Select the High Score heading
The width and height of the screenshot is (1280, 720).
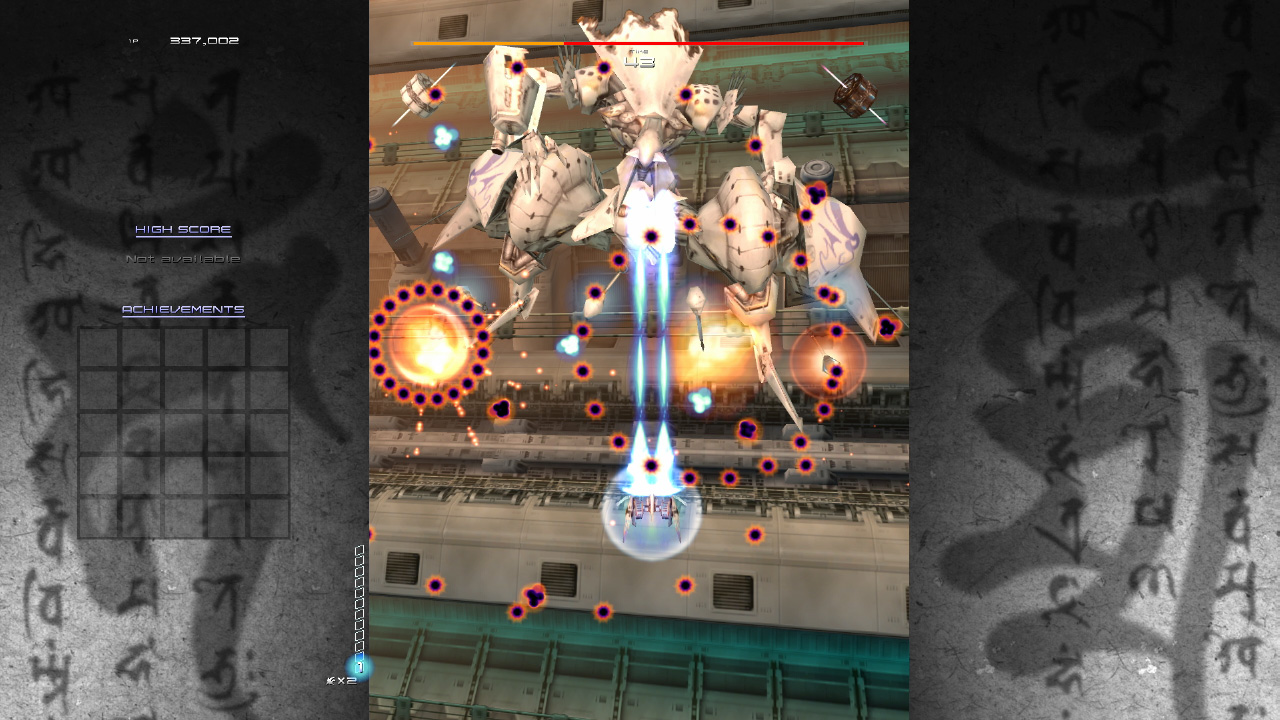click(x=183, y=230)
